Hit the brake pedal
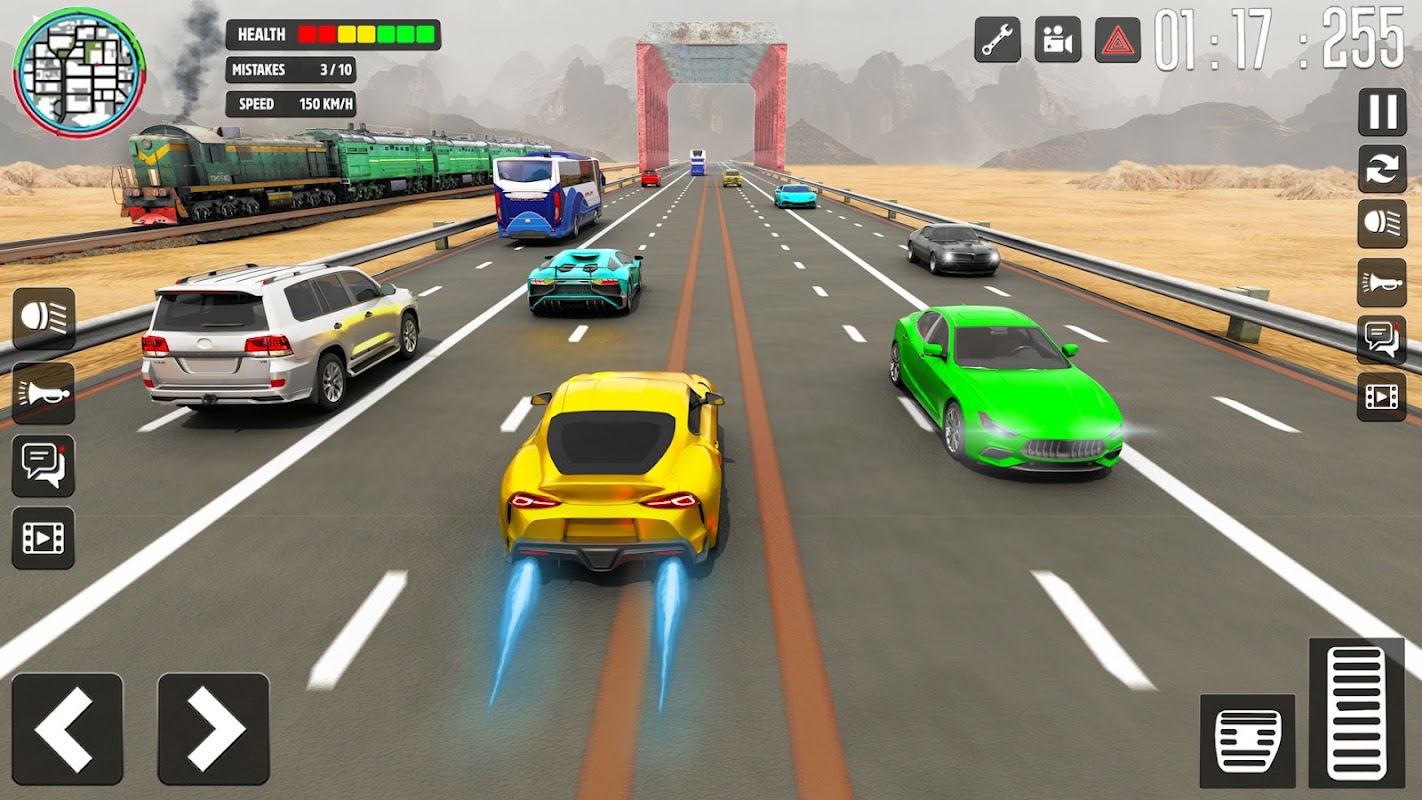Image resolution: width=1422 pixels, height=800 pixels. [1247, 740]
